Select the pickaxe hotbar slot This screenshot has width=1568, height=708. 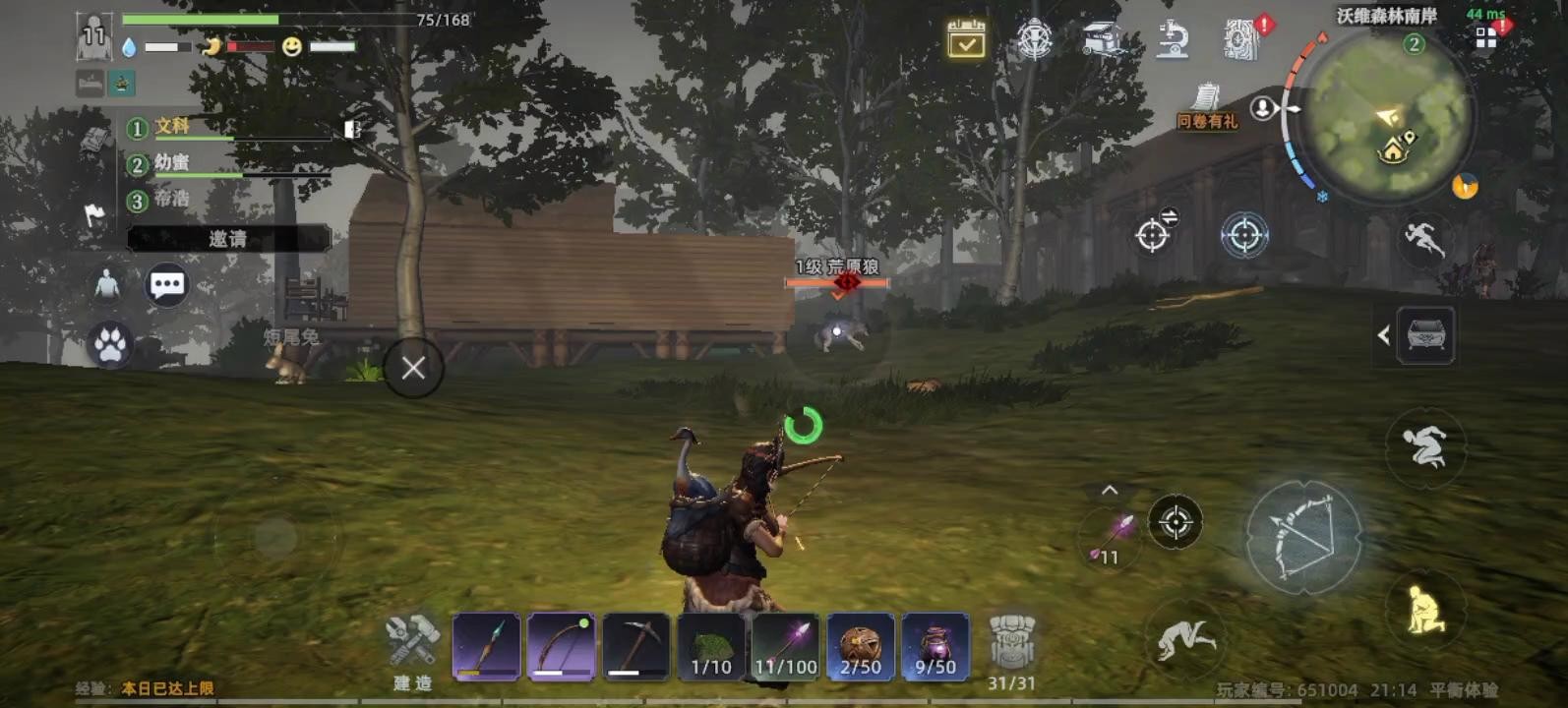[x=635, y=646]
